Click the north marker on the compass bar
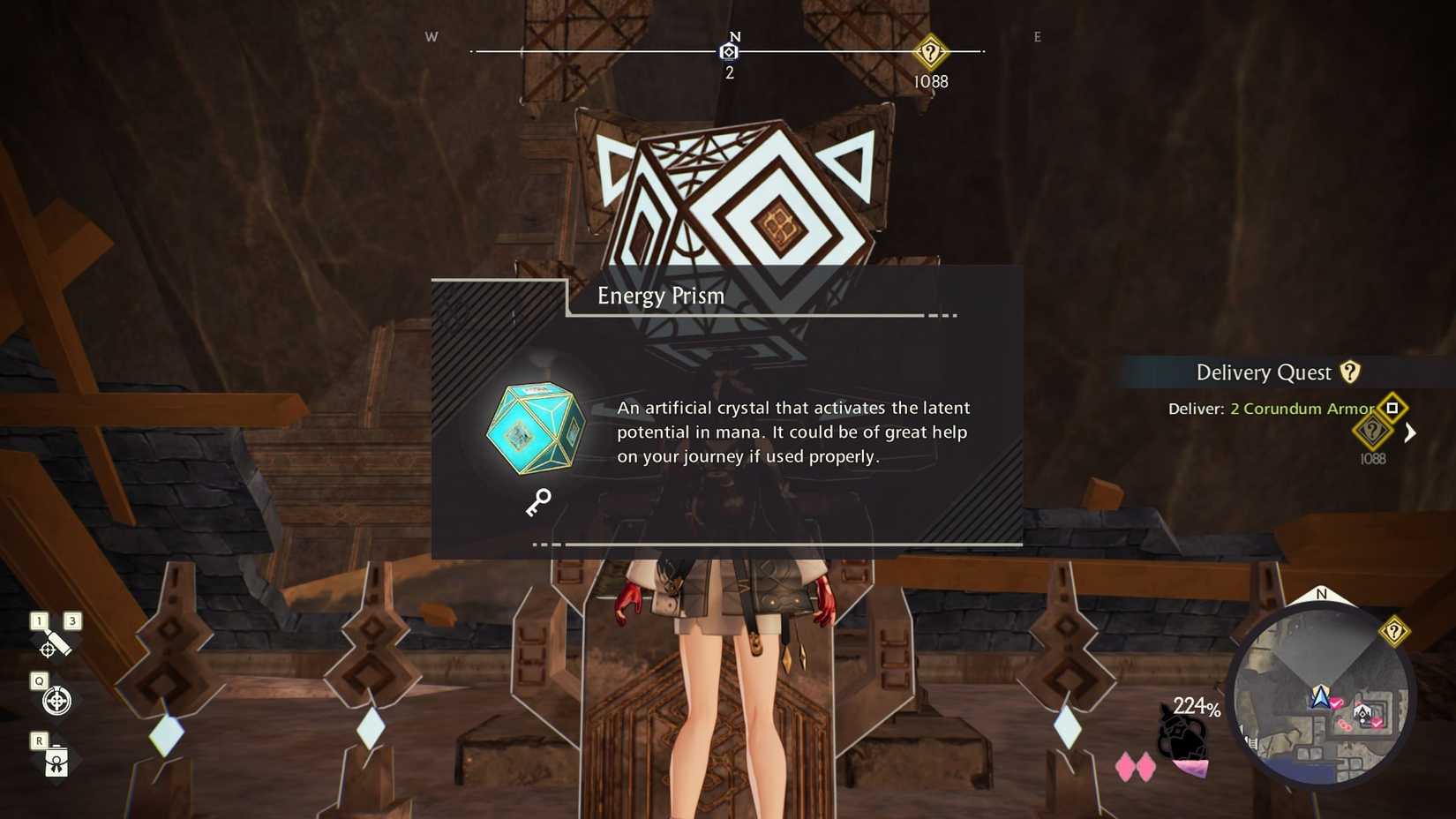The width and height of the screenshot is (1456, 819). pyautogui.click(x=729, y=52)
